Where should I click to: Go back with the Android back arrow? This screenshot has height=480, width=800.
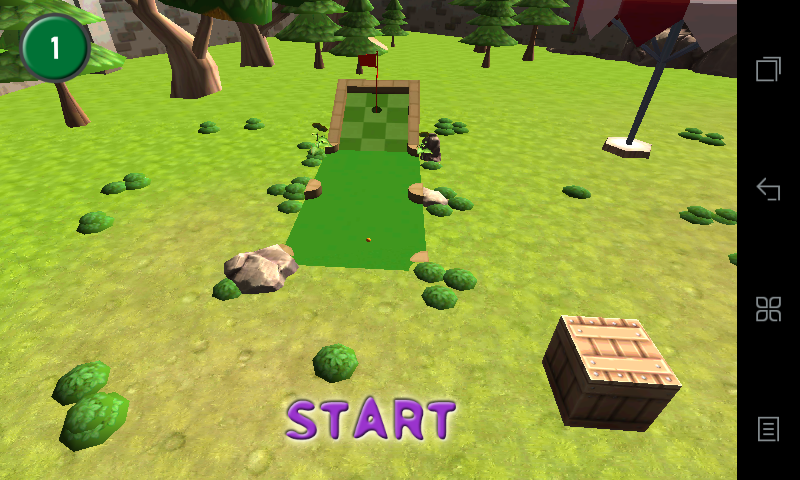[768, 189]
